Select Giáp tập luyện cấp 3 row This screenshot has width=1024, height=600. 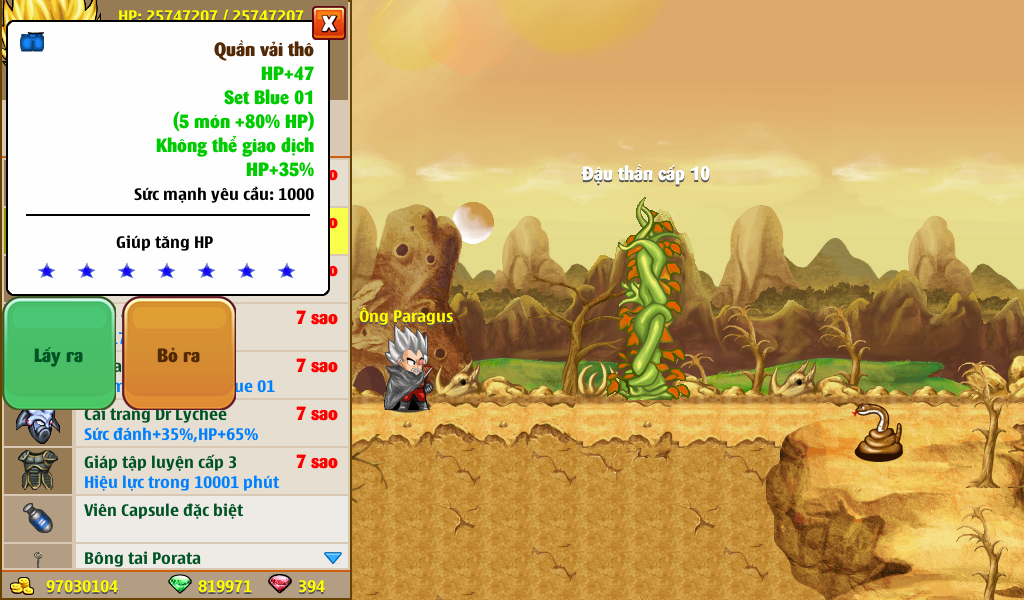210,471
